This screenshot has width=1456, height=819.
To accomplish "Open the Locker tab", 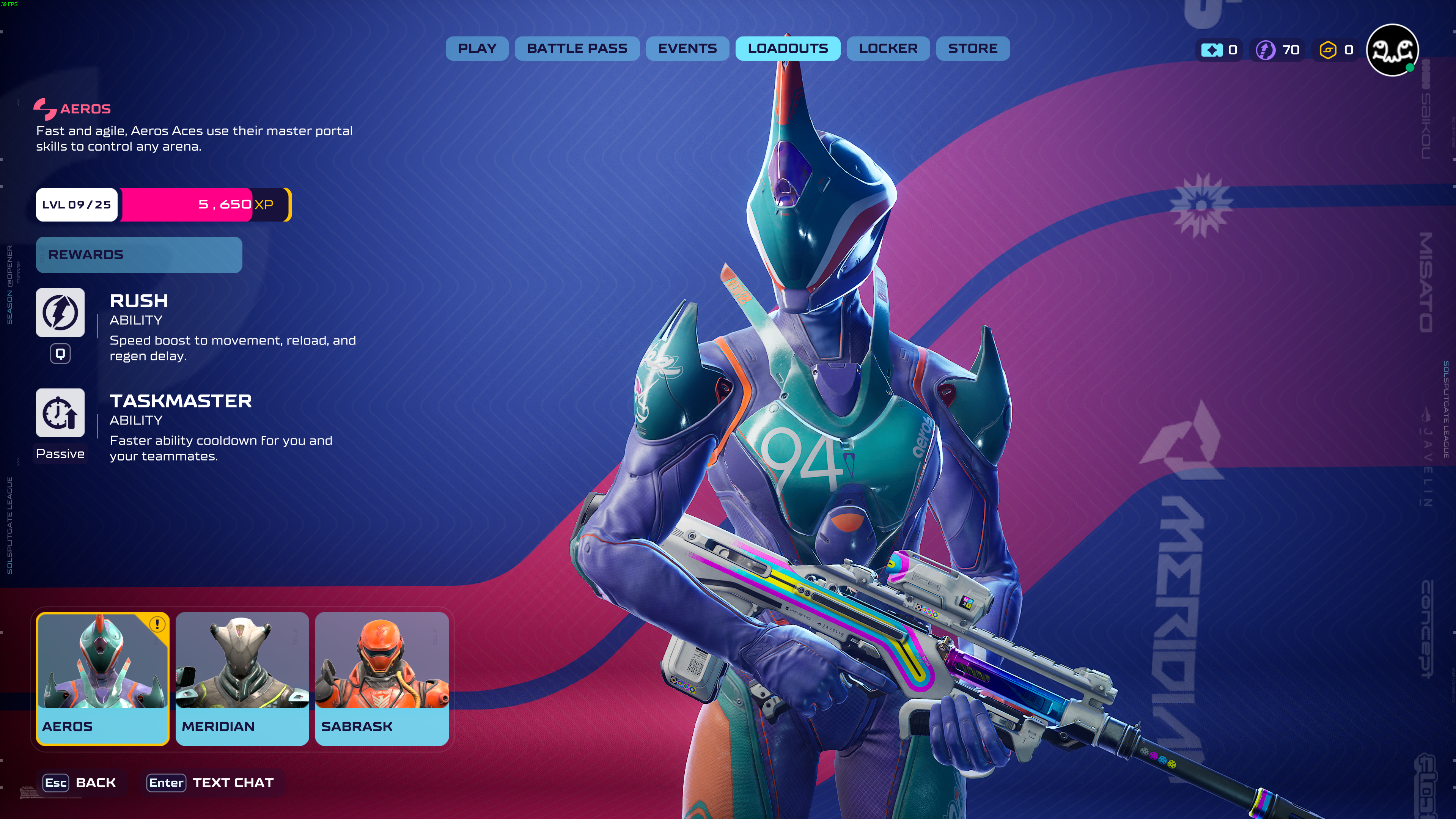I will pyautogui.click(x=887, y=49).
